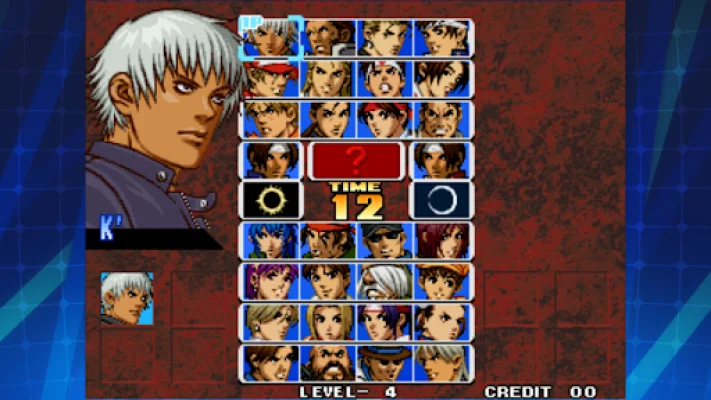
Task: Choose purple-haired Athena's portrait
Action: [x=271, y=282]
